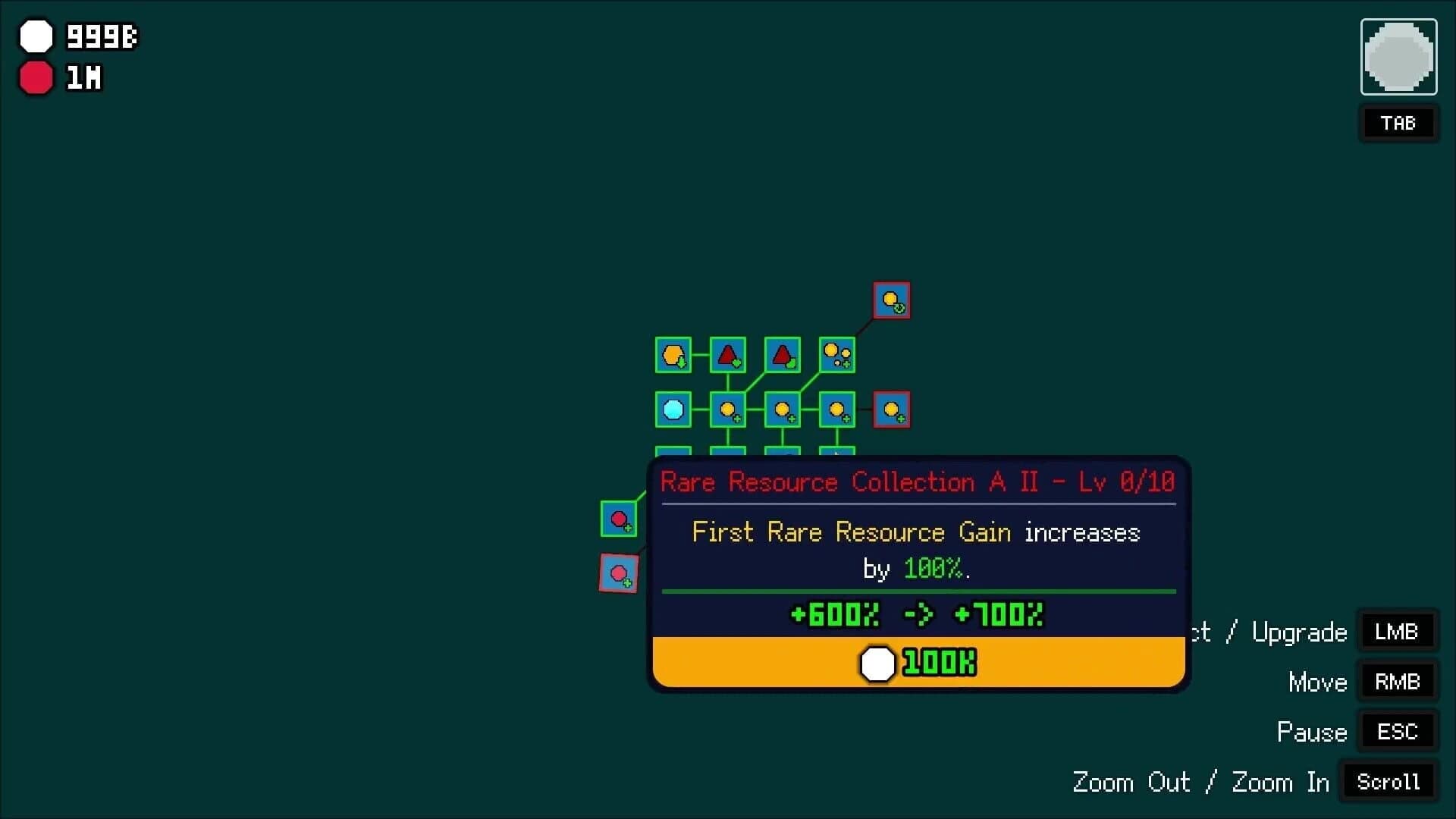
Task: Select the node with multiple yellow circles and plus
Action: (x=837, y=354)
